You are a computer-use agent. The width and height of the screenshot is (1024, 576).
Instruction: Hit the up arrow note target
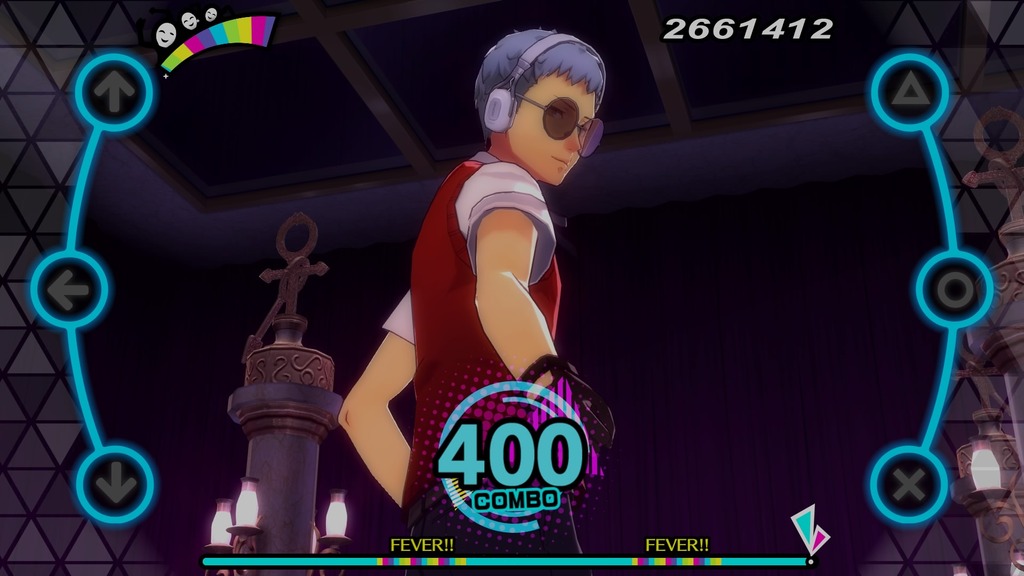point(114,92)
